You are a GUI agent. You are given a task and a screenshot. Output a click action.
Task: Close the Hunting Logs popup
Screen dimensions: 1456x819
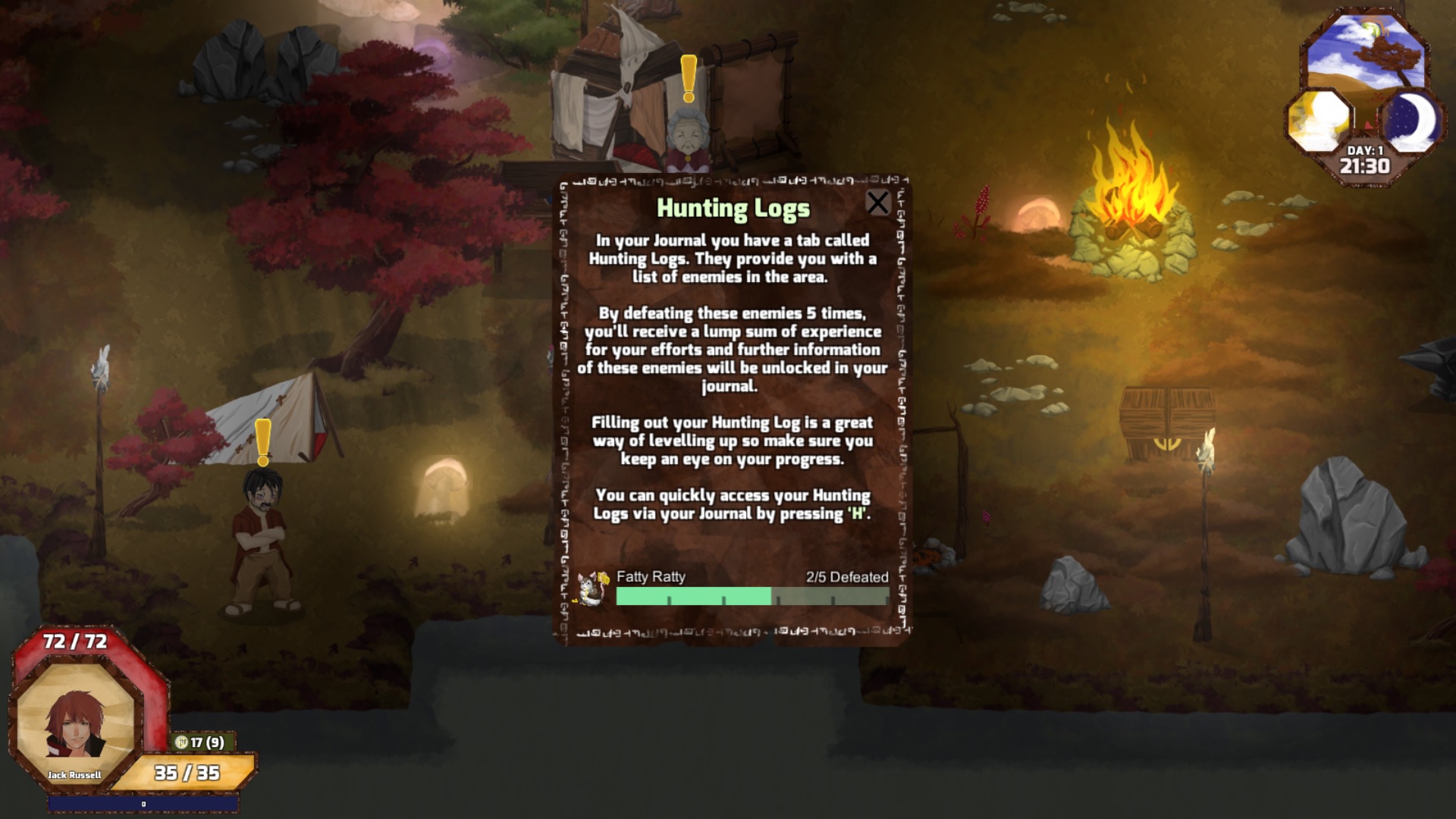pos(878,202)
